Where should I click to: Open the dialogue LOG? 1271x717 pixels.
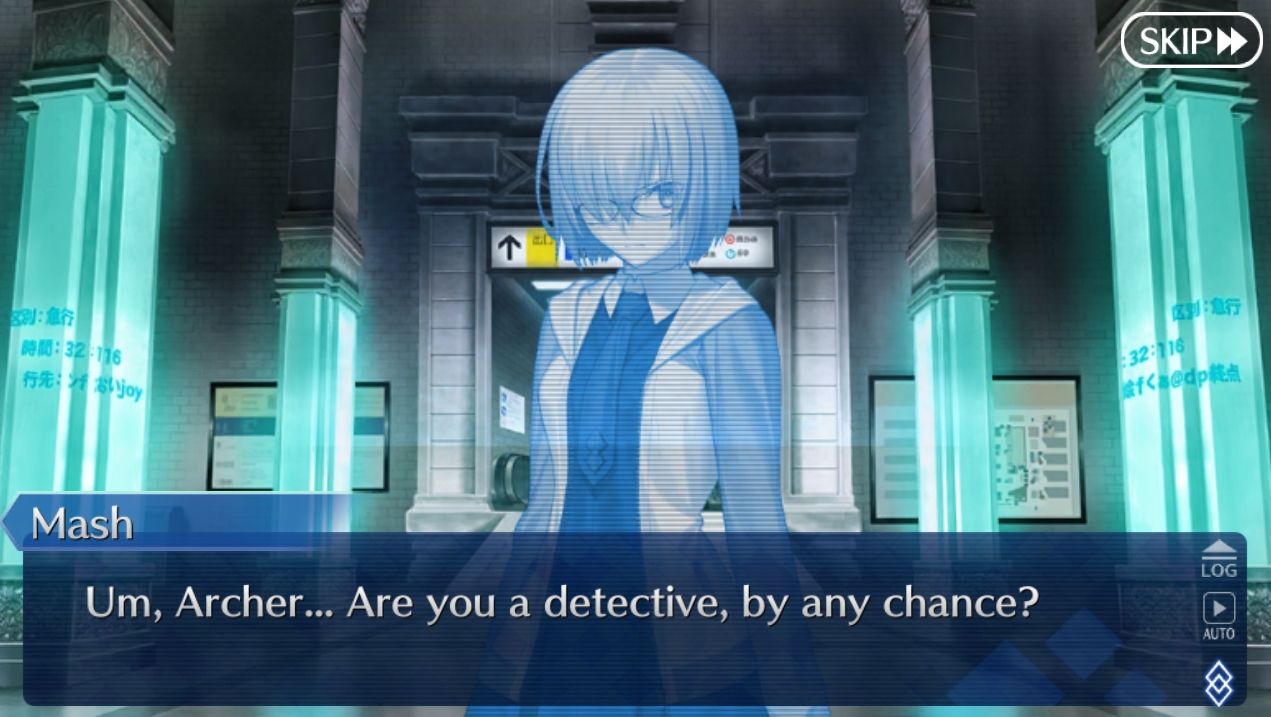(1218, 559)
